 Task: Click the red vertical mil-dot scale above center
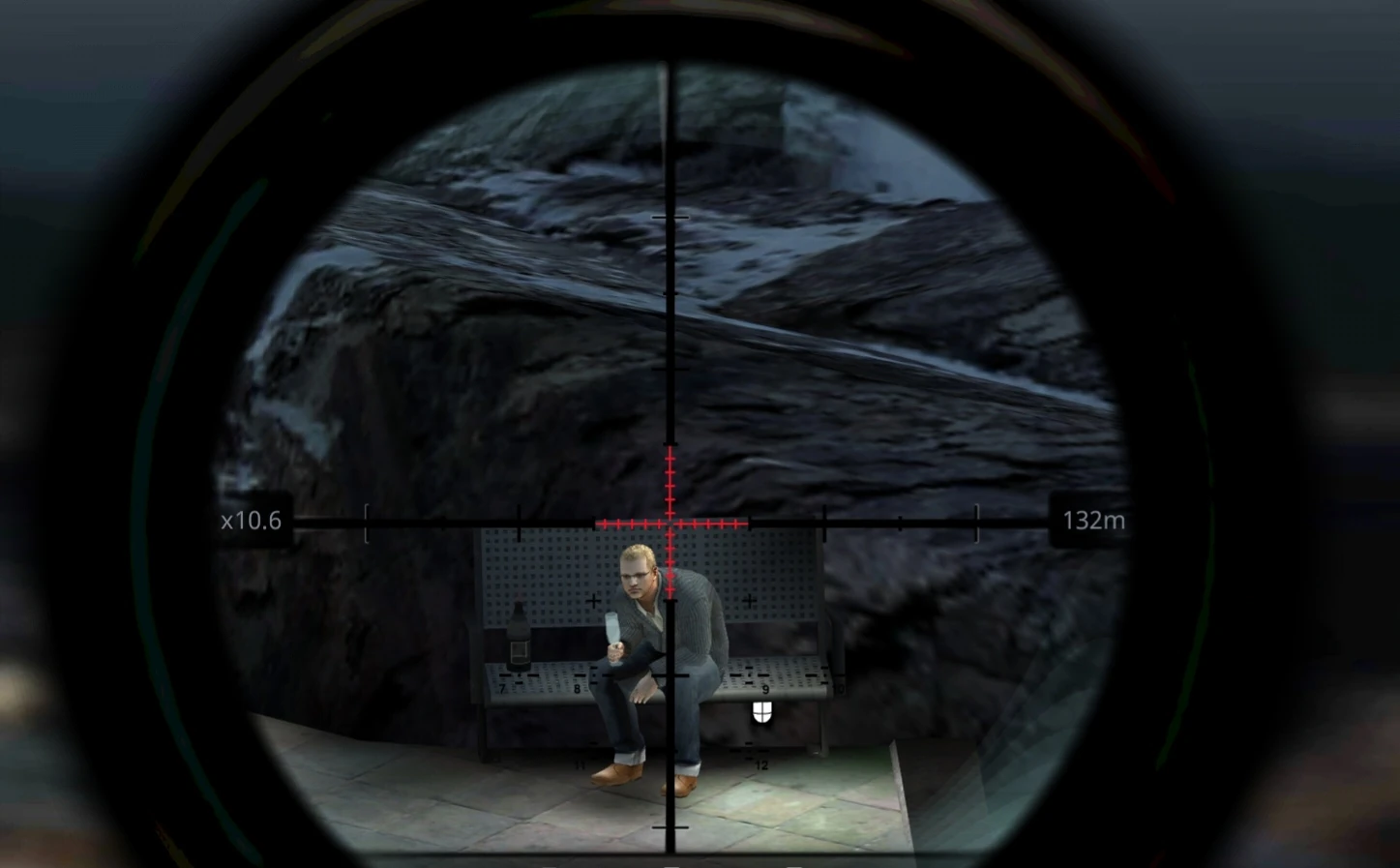point(668,479)
